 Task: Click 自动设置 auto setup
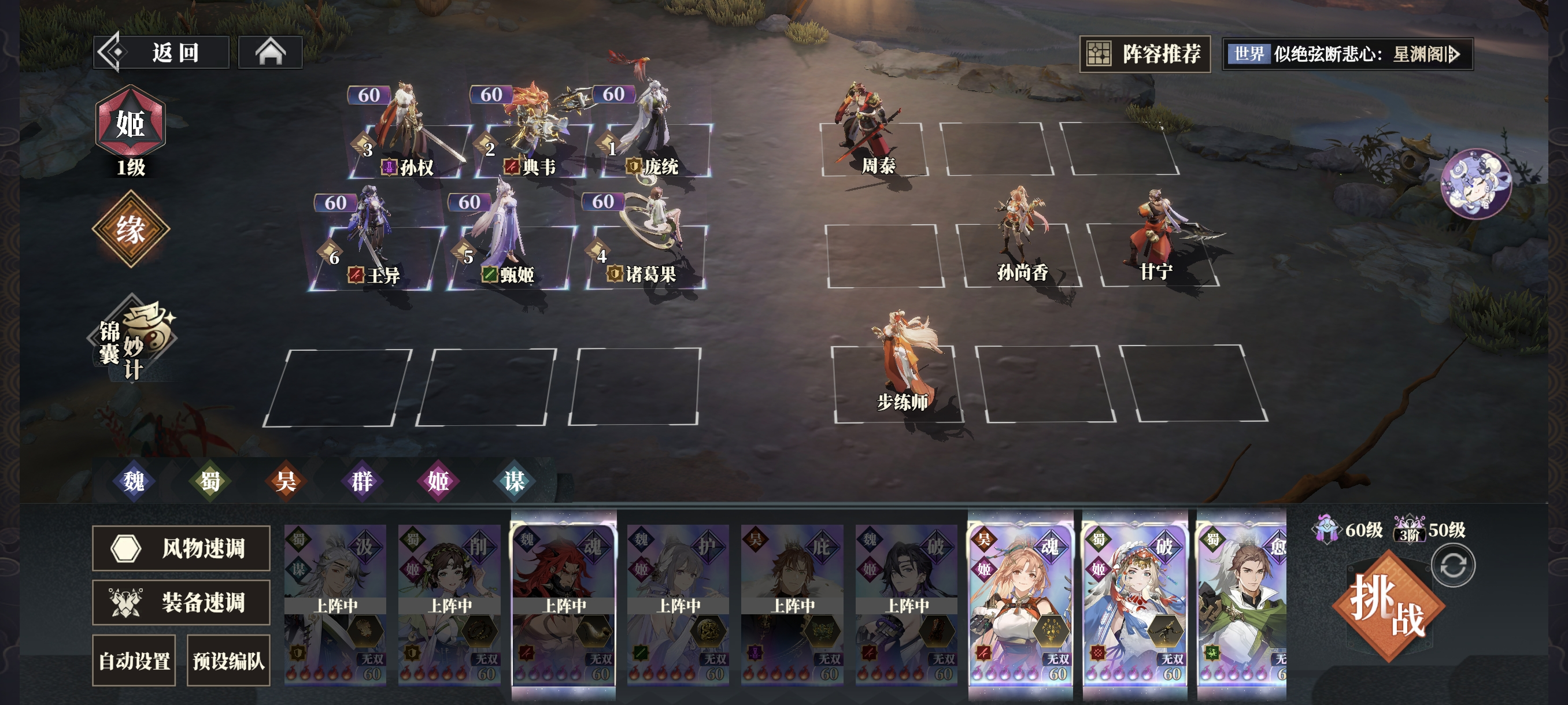tap(134, 661)
